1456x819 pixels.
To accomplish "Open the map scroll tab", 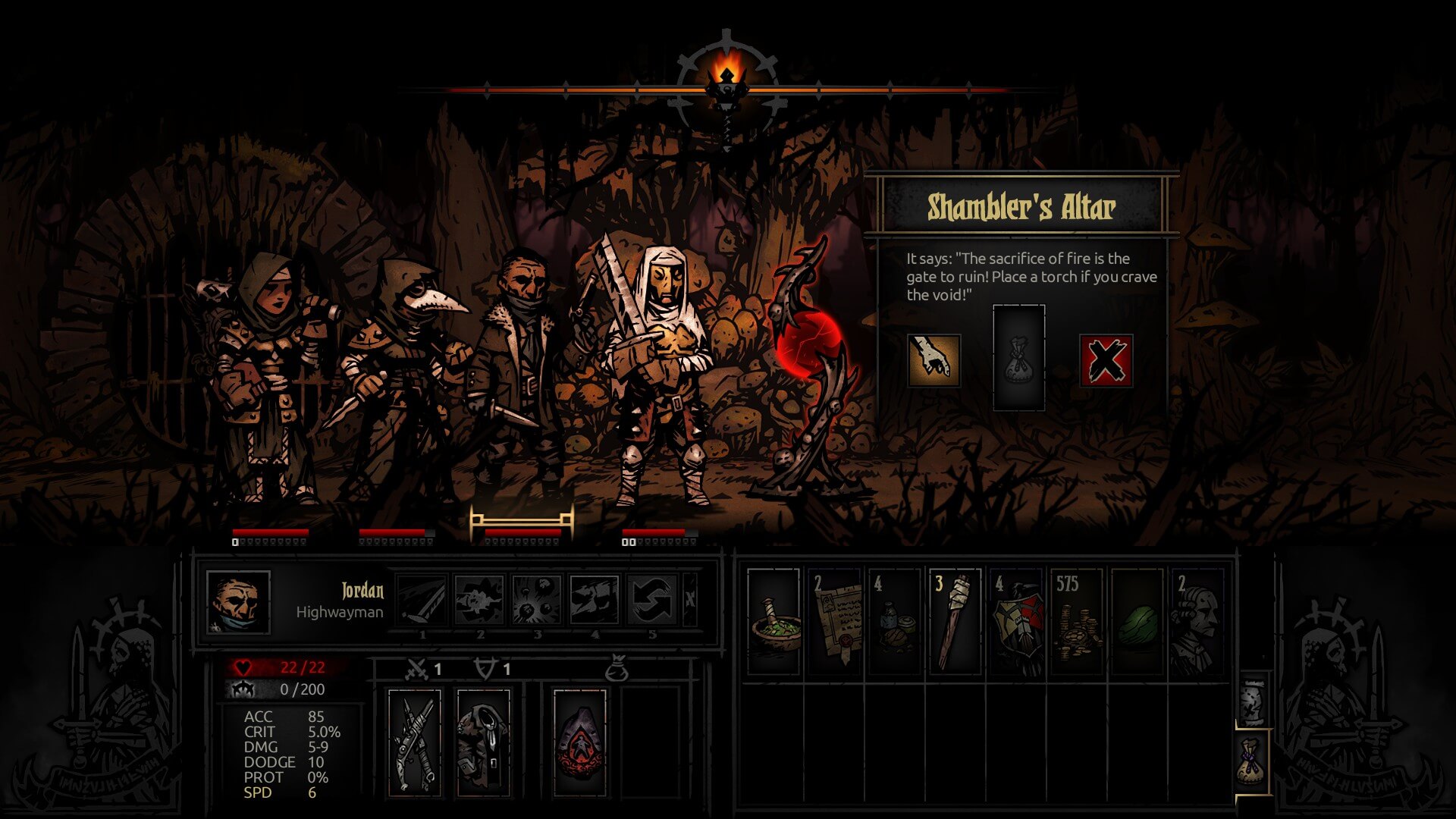I will [x=1253, y=700].
